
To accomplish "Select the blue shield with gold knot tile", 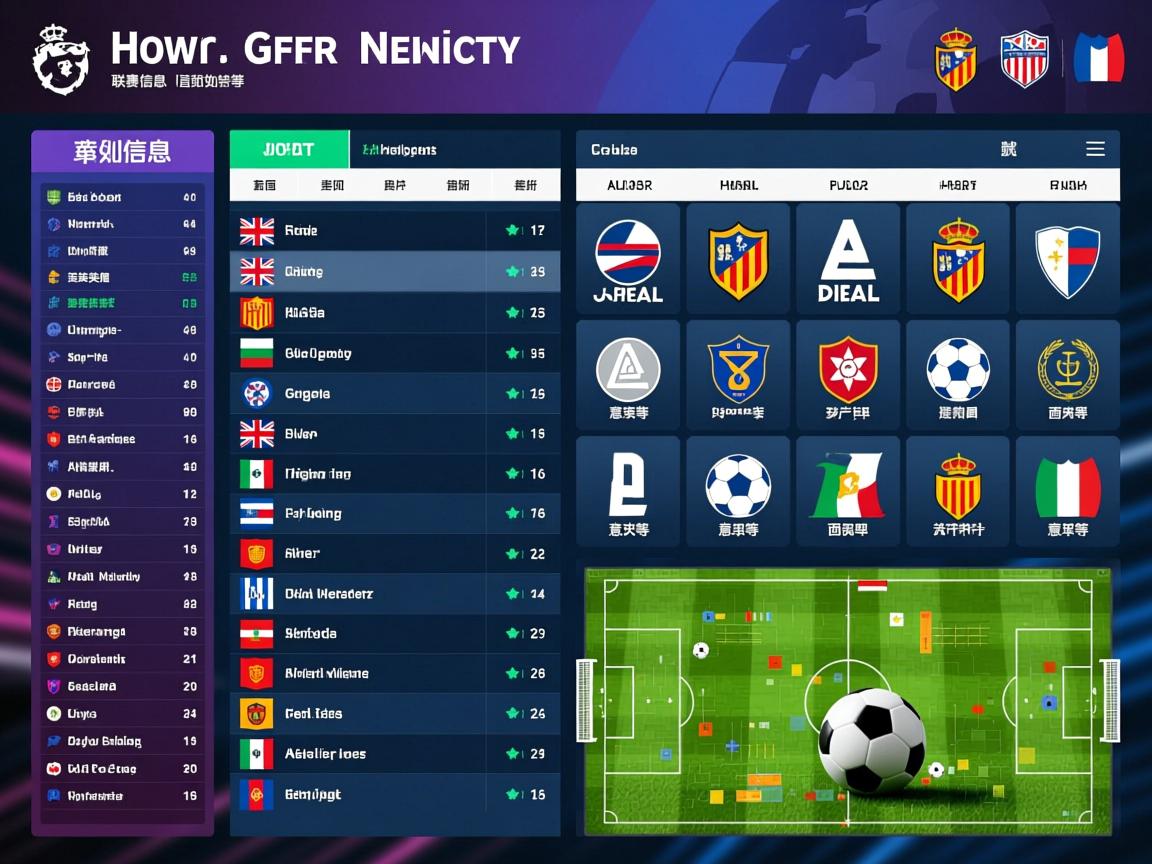I will tap(738, 376).
